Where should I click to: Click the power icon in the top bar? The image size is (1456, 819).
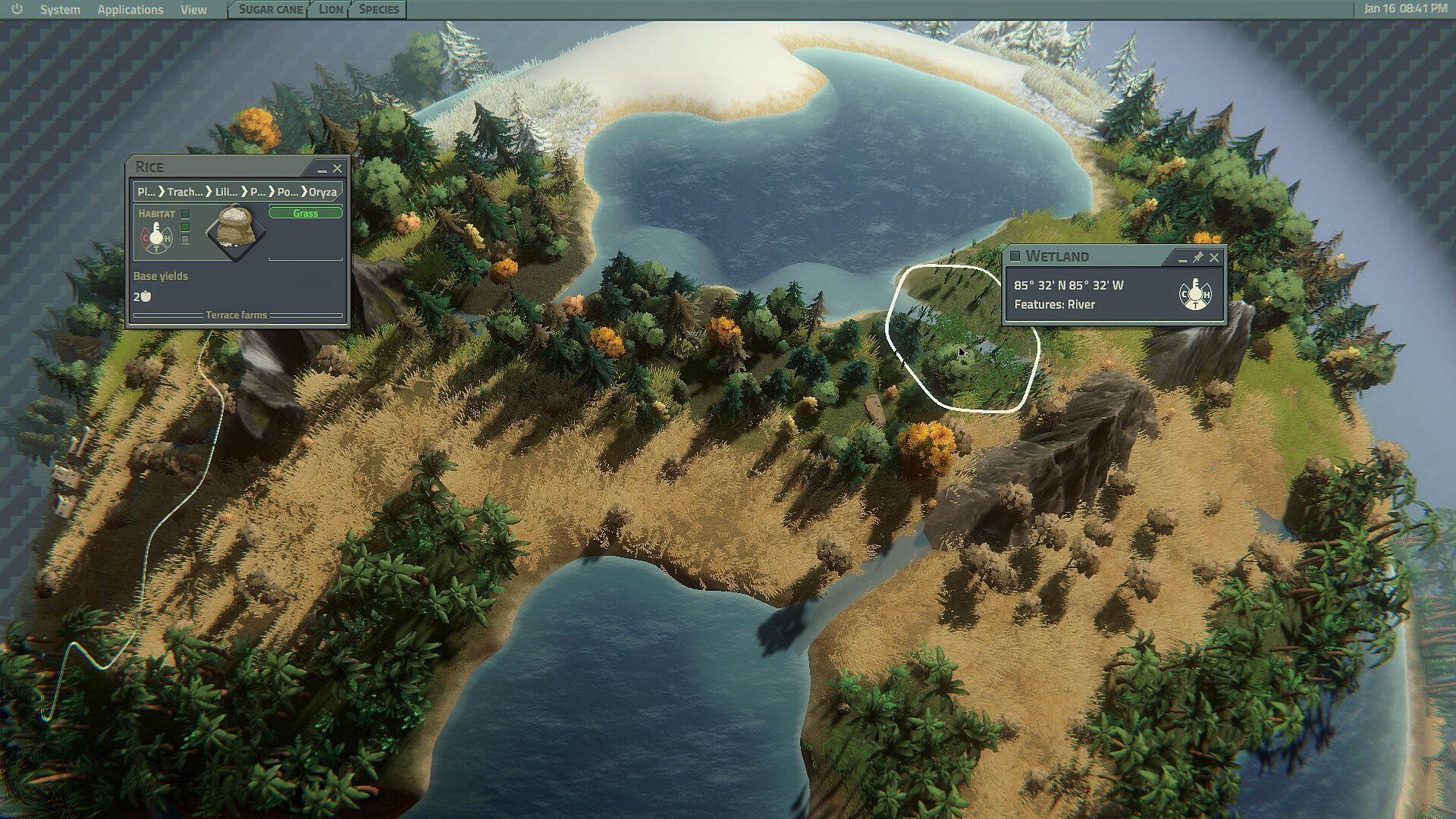pos(17,9)
